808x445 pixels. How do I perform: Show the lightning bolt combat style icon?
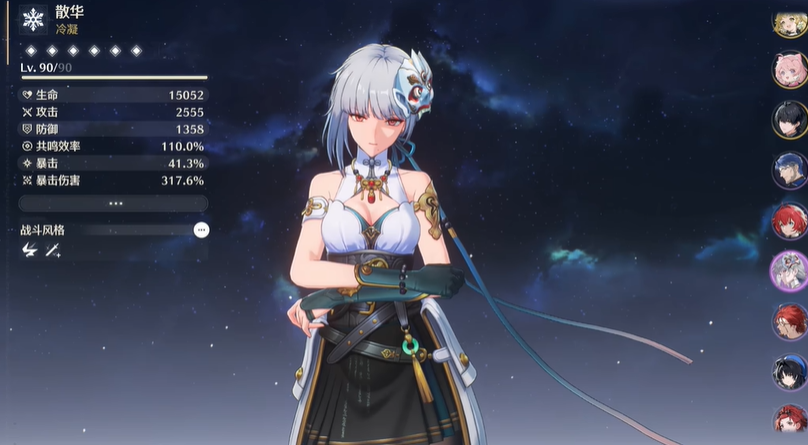(x=28, y=252)
